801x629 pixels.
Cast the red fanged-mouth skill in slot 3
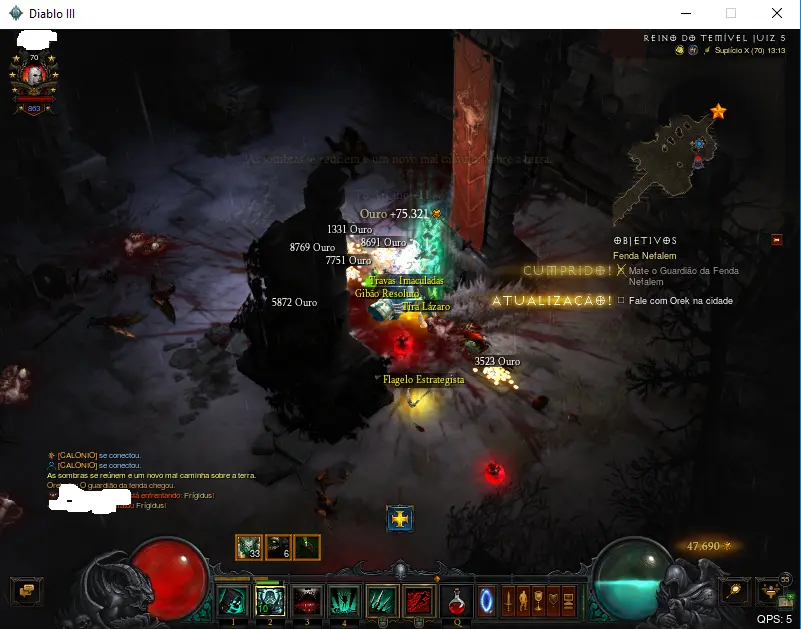307,600
